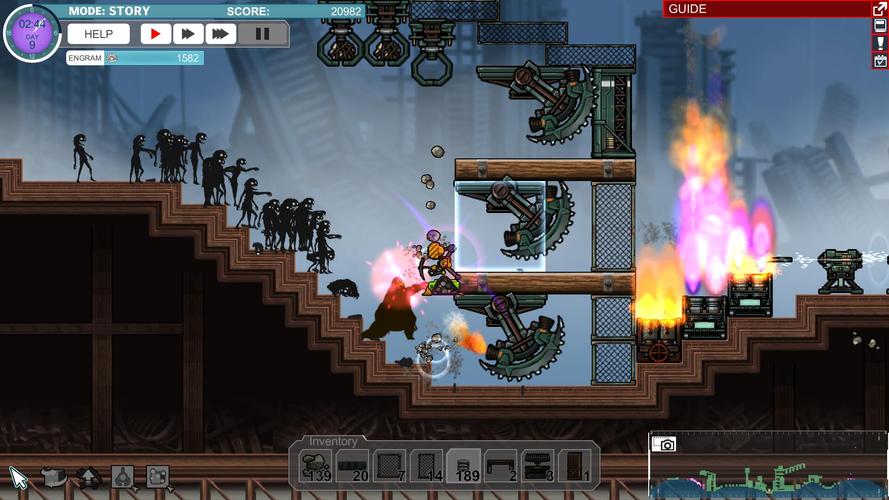Switch to double fast-forward speed
This screenshot has height=500, width=889.
pyautogui.click(x=187, y=34)
